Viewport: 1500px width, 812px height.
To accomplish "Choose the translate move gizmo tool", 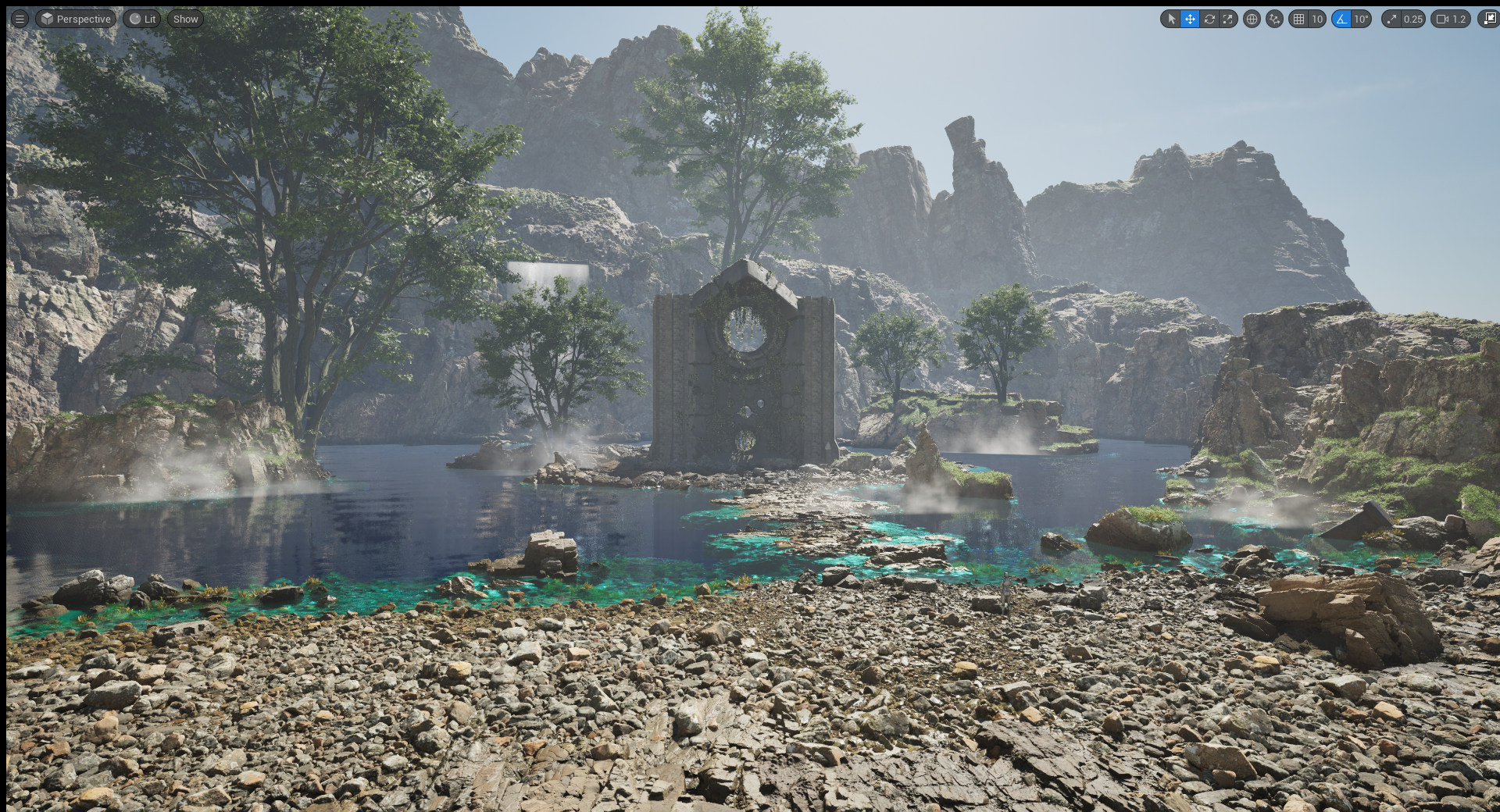I will 1189,19.
